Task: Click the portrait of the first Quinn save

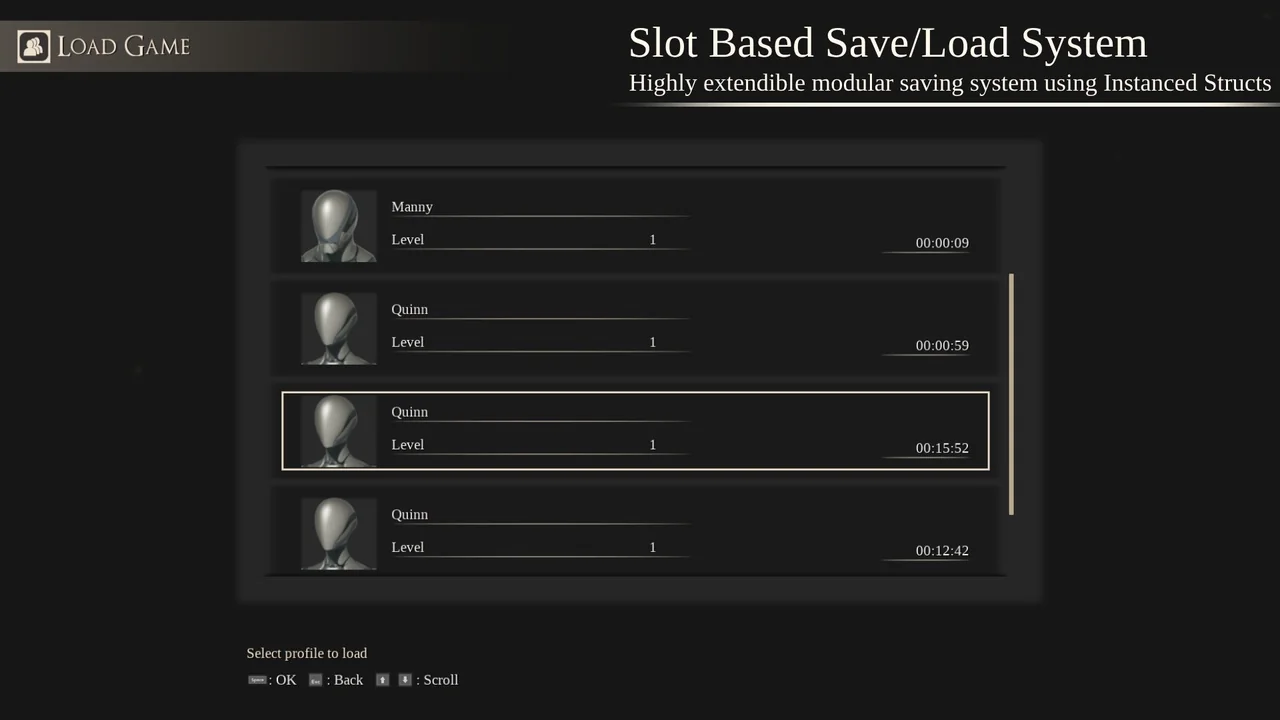Action: pyautogui.click(x=338, y=328)
